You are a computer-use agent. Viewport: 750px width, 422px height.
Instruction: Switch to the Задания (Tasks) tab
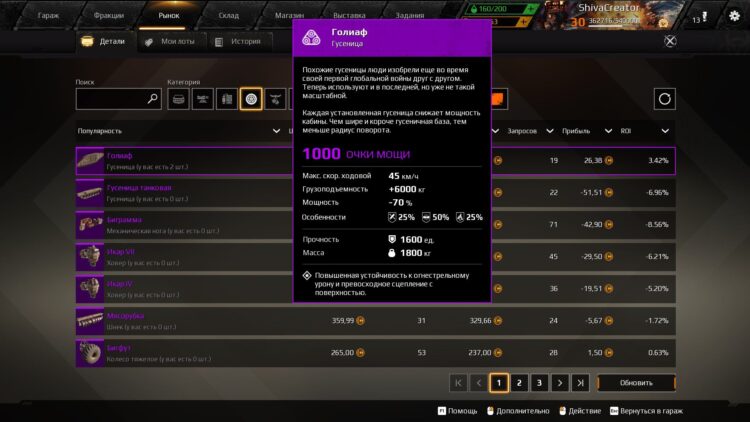(x=409, y=16)
